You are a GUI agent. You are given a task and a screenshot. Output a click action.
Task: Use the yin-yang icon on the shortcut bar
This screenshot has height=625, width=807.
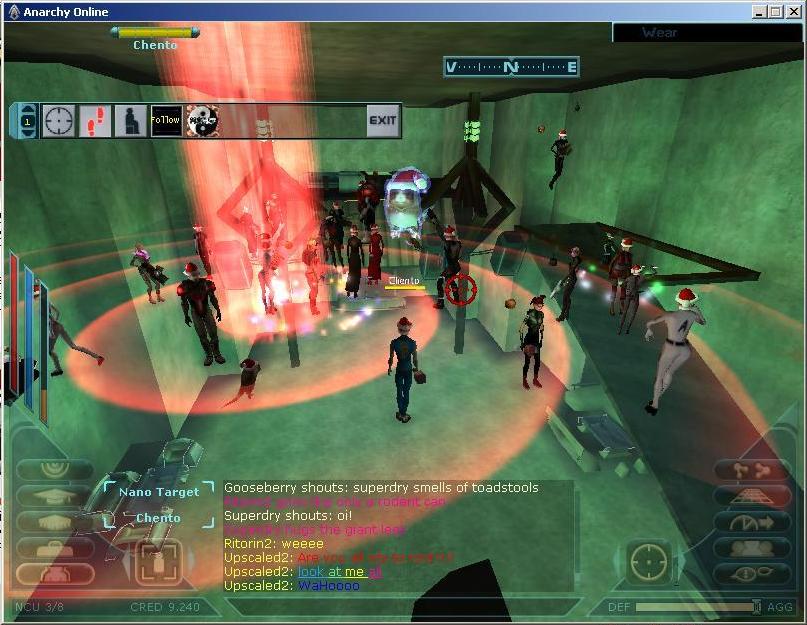(203, 120)
